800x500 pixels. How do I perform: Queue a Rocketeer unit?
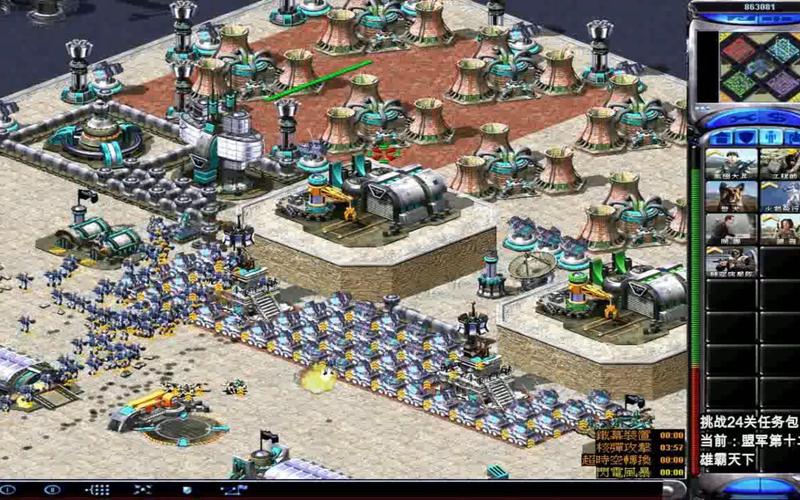[780, 197]
